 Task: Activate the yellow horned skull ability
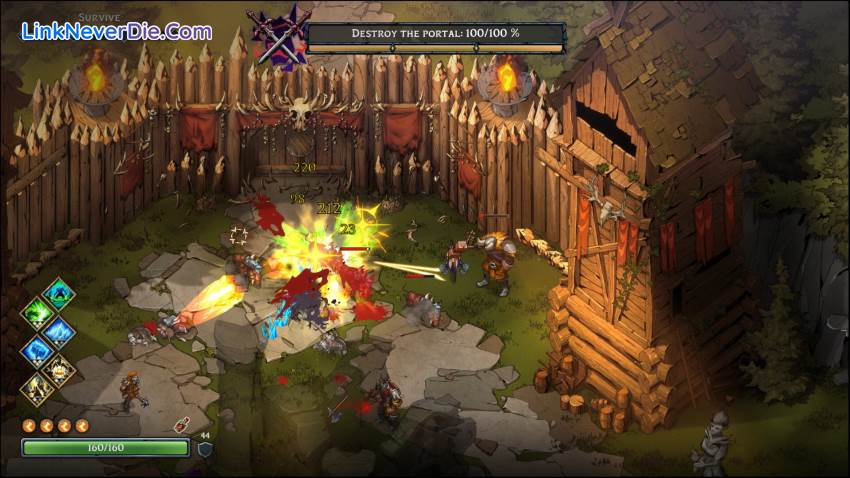tap(59, 369)
